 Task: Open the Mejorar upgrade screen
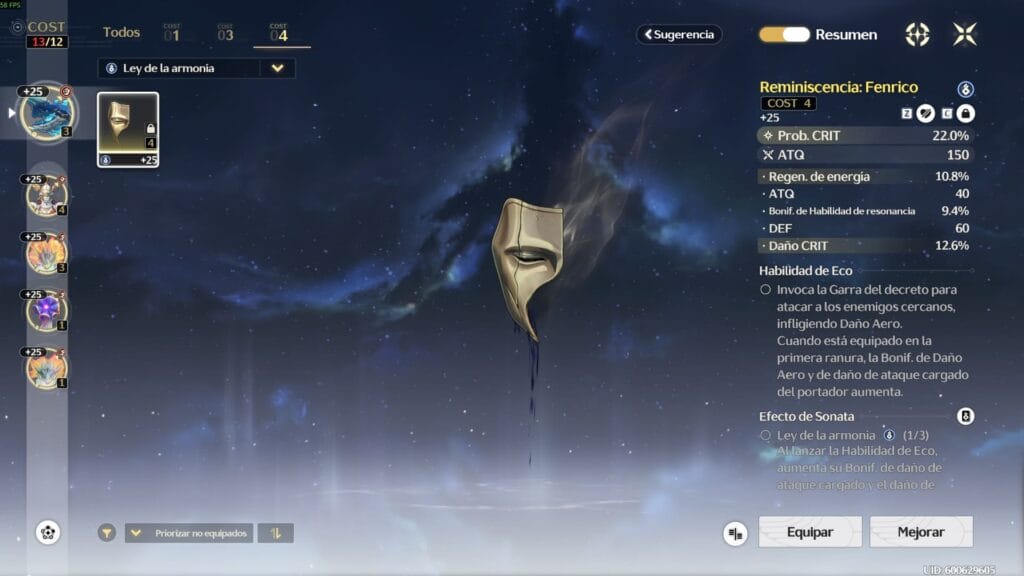921,532
